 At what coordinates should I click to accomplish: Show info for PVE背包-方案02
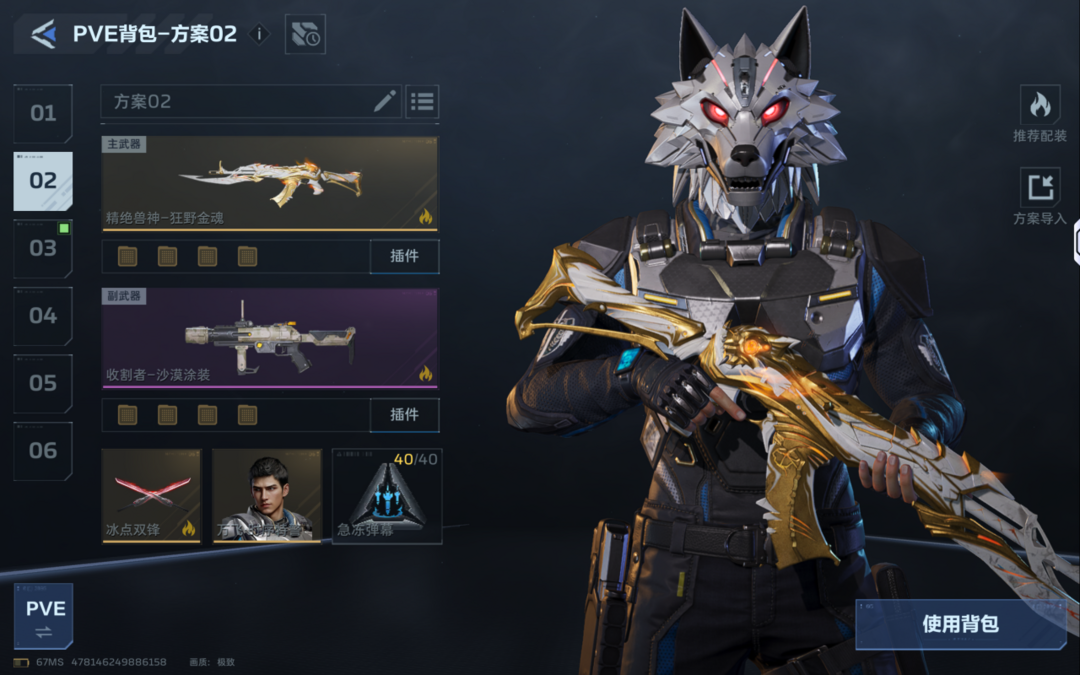click(x=259, y=34)
